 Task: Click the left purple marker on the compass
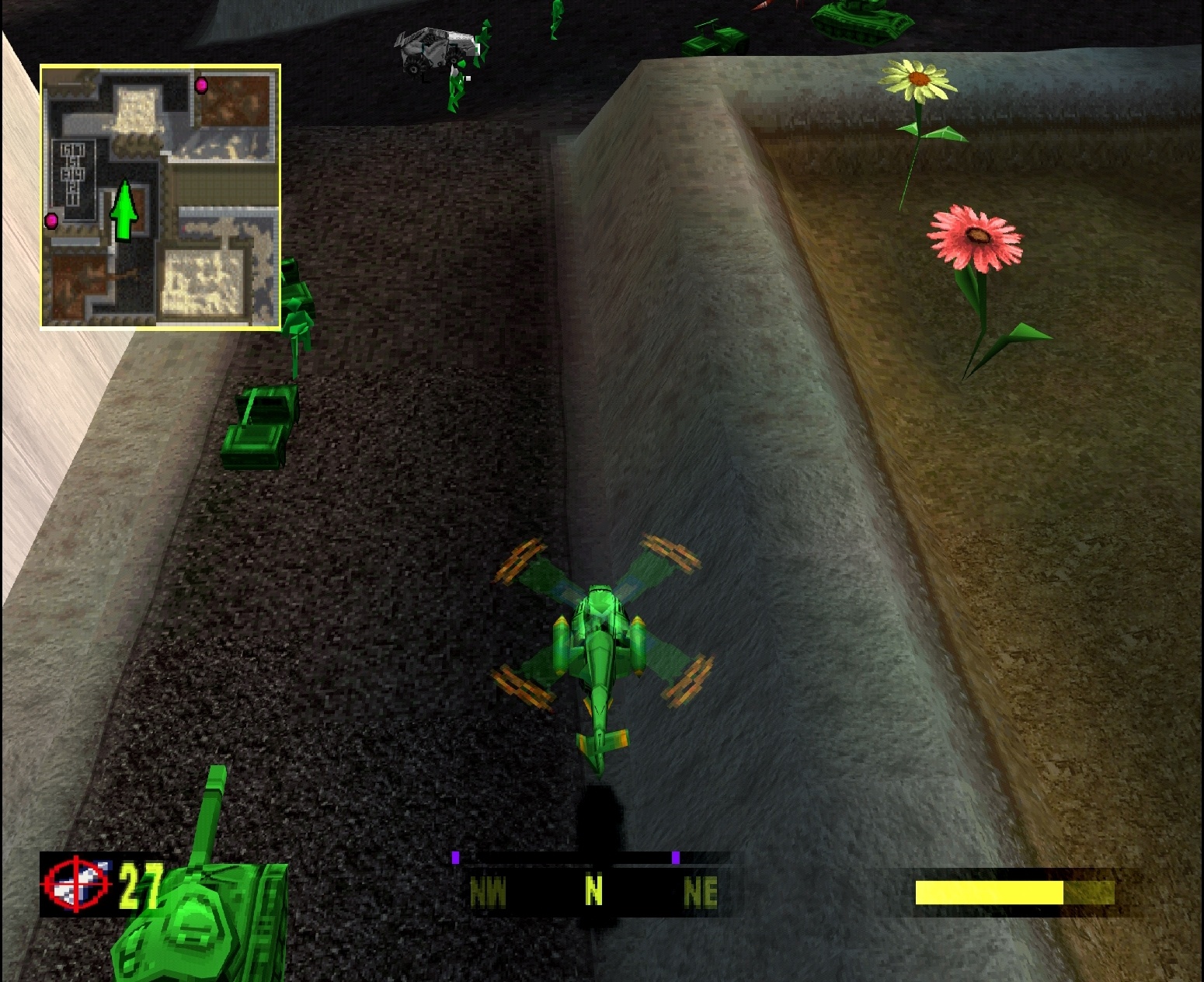[457, 858]
